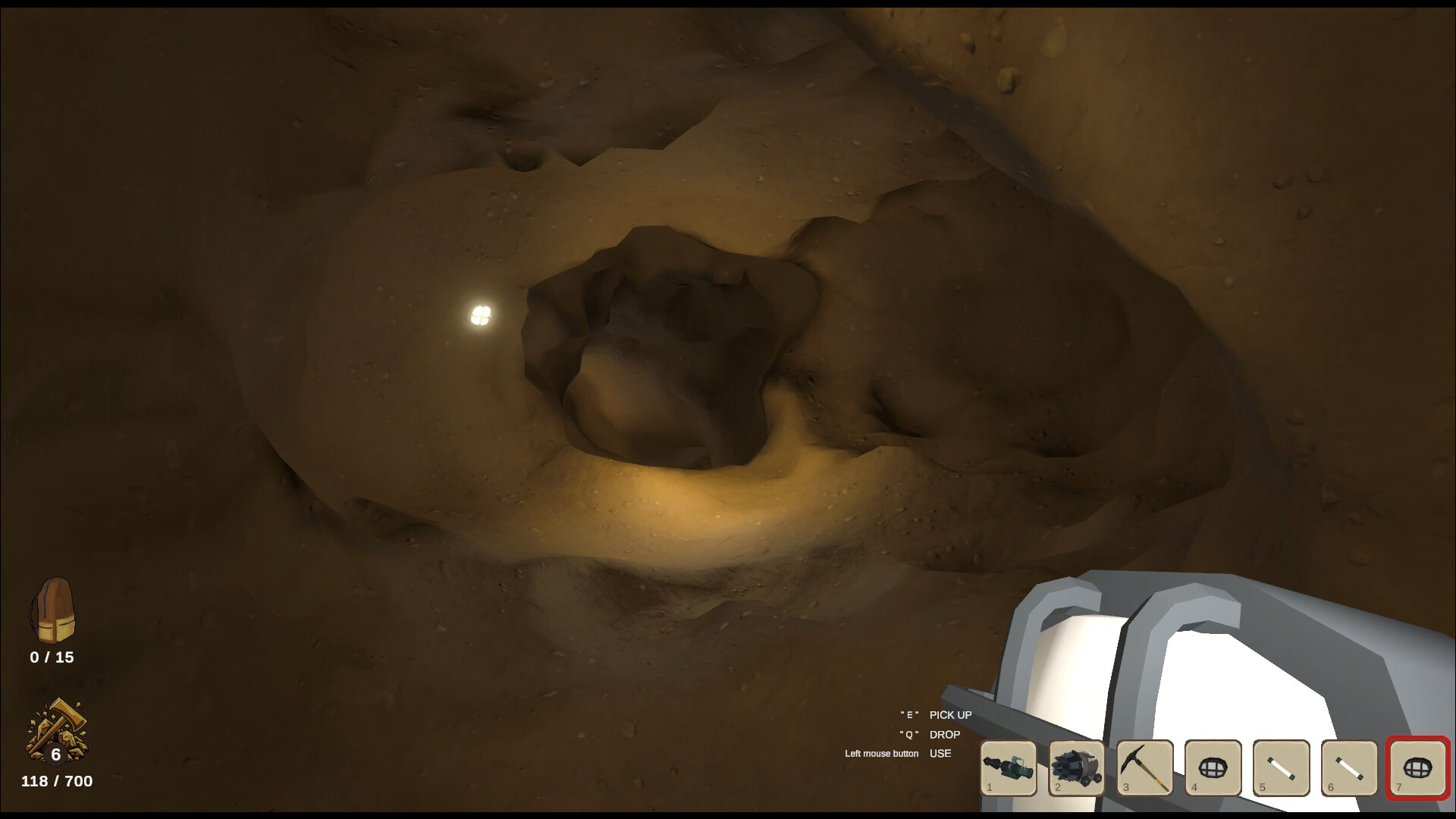Toggle the red selection highlight on slot 7
The image size is (1456, 819).
(x=1417, y=769)
